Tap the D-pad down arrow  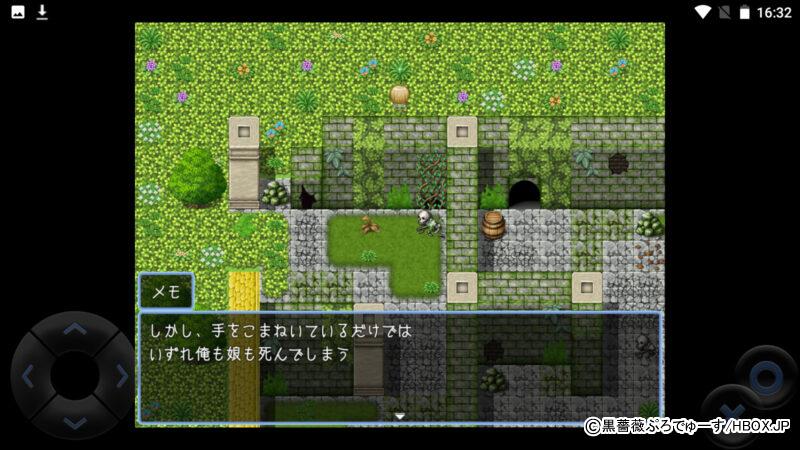point(75,423)
